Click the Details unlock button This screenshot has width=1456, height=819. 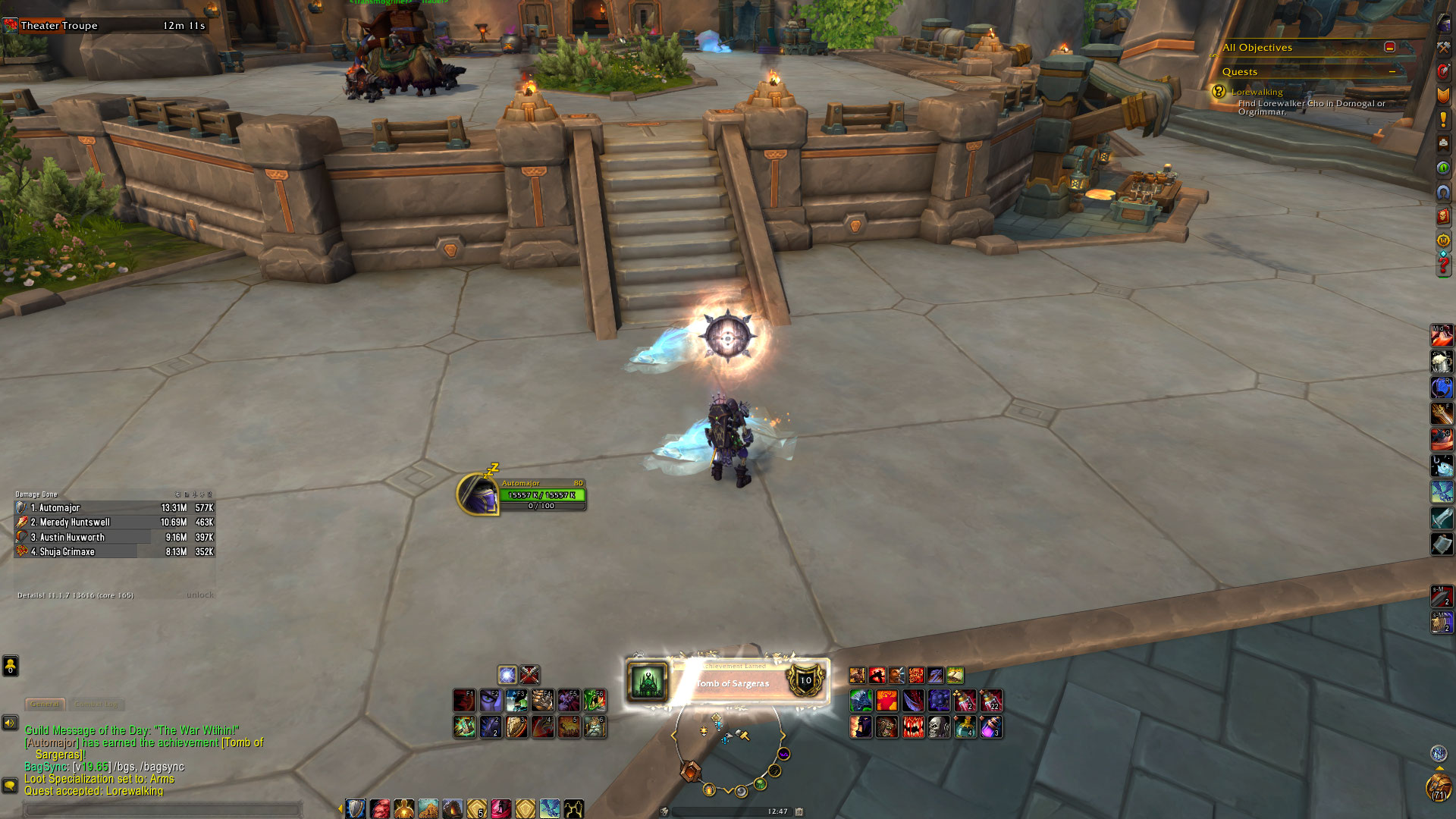(199, 595)
